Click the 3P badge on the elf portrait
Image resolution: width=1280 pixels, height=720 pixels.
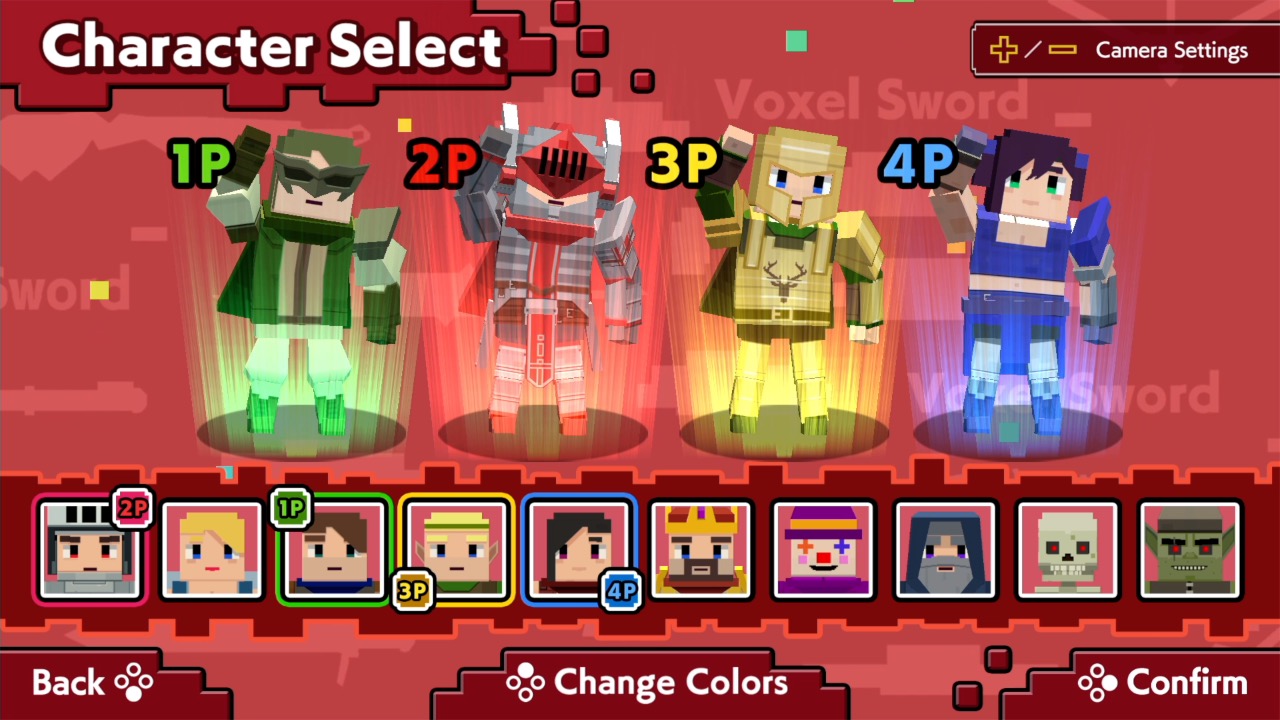(413, 592)
